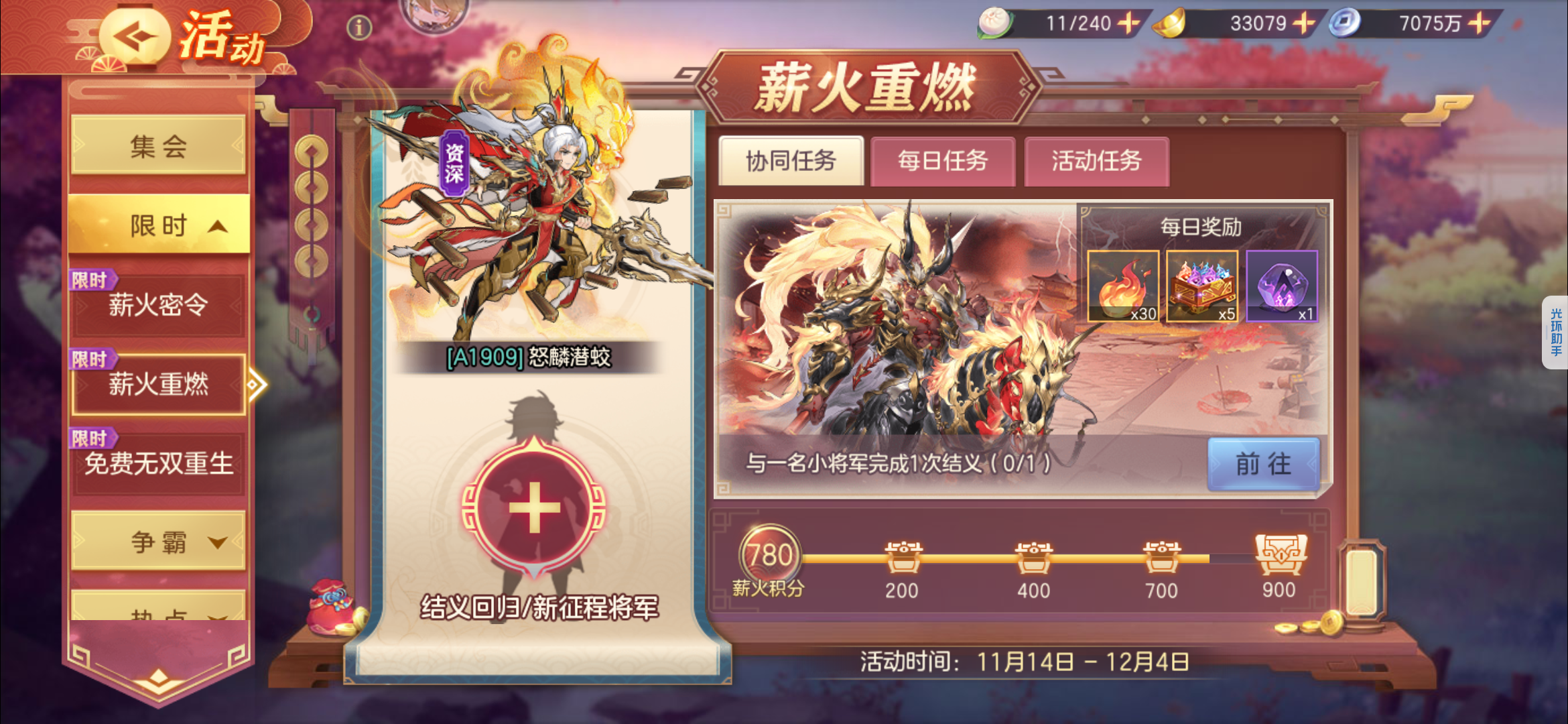Switch to the 每日任务 tab
Image resolution: width=1568 pixels, height=724 pixels.
tap(942, 161)
